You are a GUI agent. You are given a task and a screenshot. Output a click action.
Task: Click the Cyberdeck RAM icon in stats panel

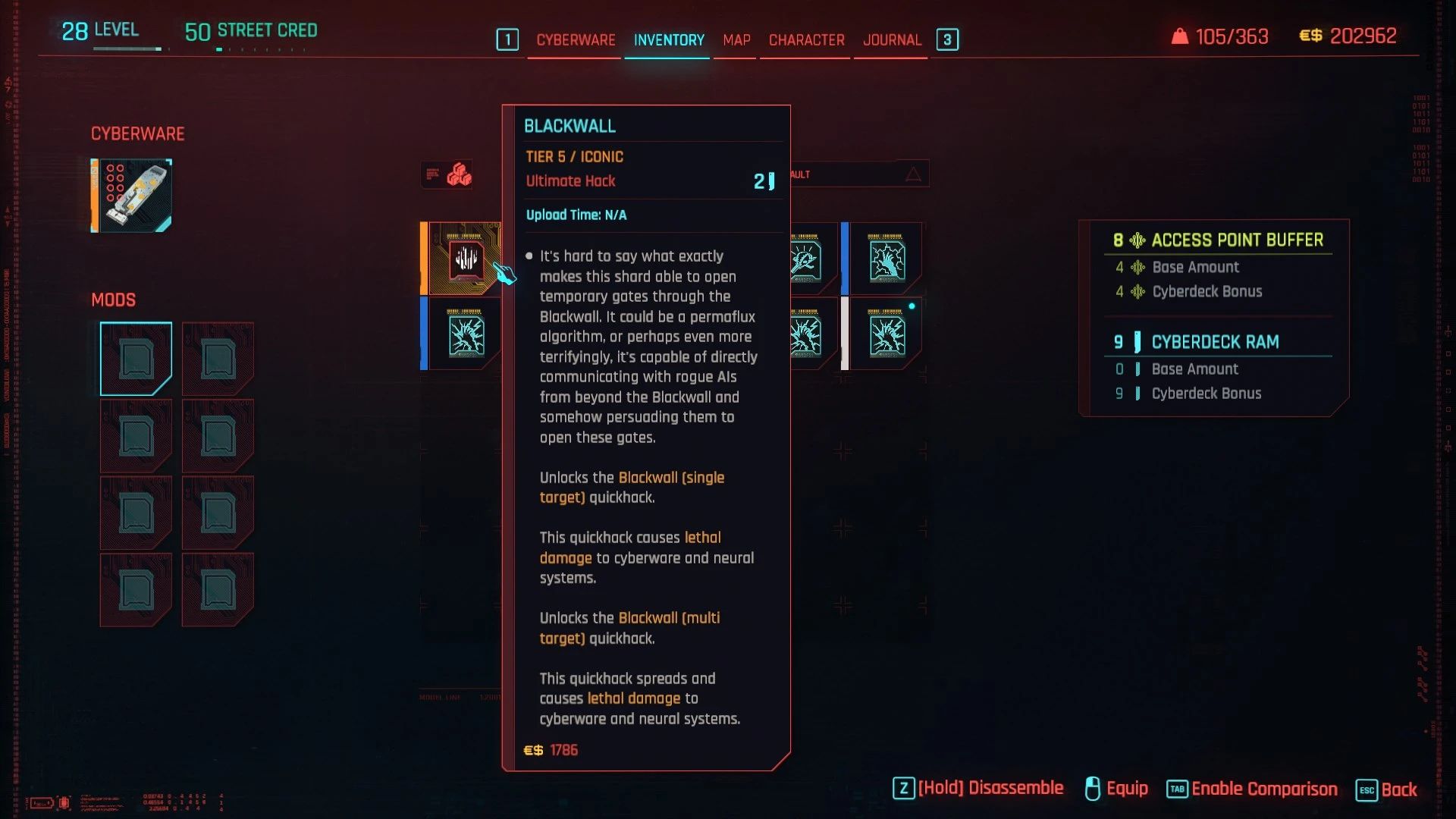[x=1138, y=342]
